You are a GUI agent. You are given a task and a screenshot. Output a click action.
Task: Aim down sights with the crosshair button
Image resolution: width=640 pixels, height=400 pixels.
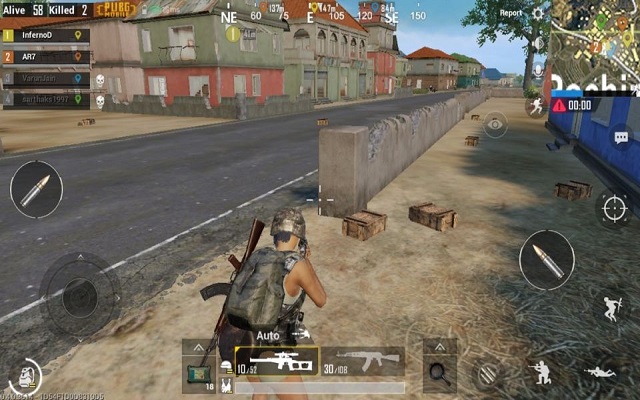click(614, 208)
